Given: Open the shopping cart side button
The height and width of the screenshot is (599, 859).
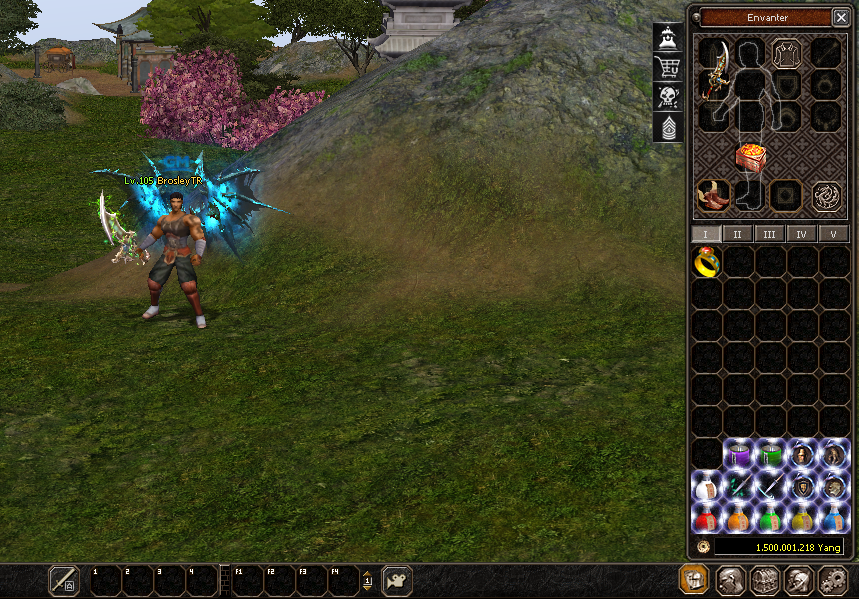Looking at the screenshot, I should click(668, 67).
